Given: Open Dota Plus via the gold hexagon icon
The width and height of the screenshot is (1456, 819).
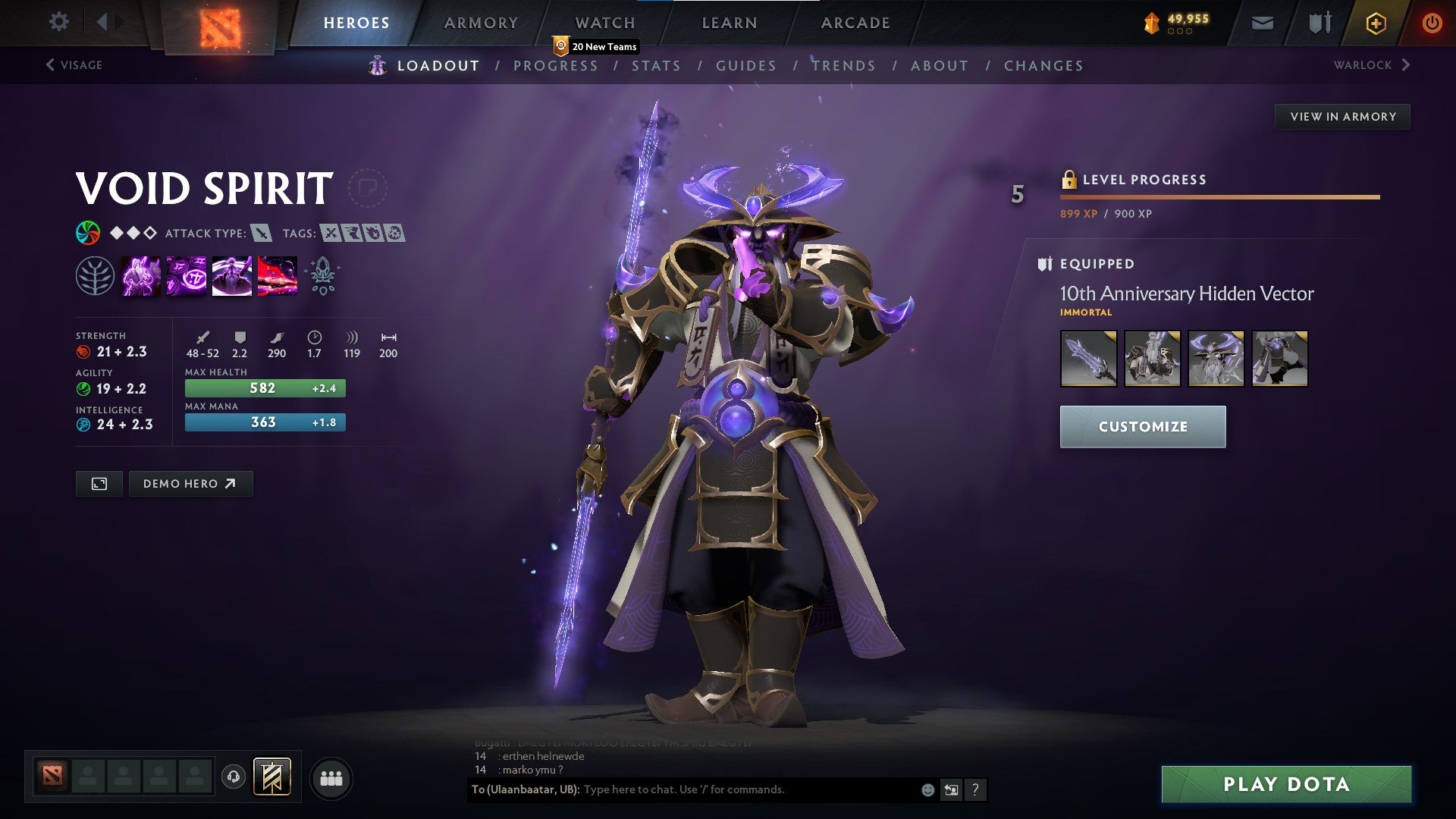Looking at the screenshot, I should [1378, 22].
